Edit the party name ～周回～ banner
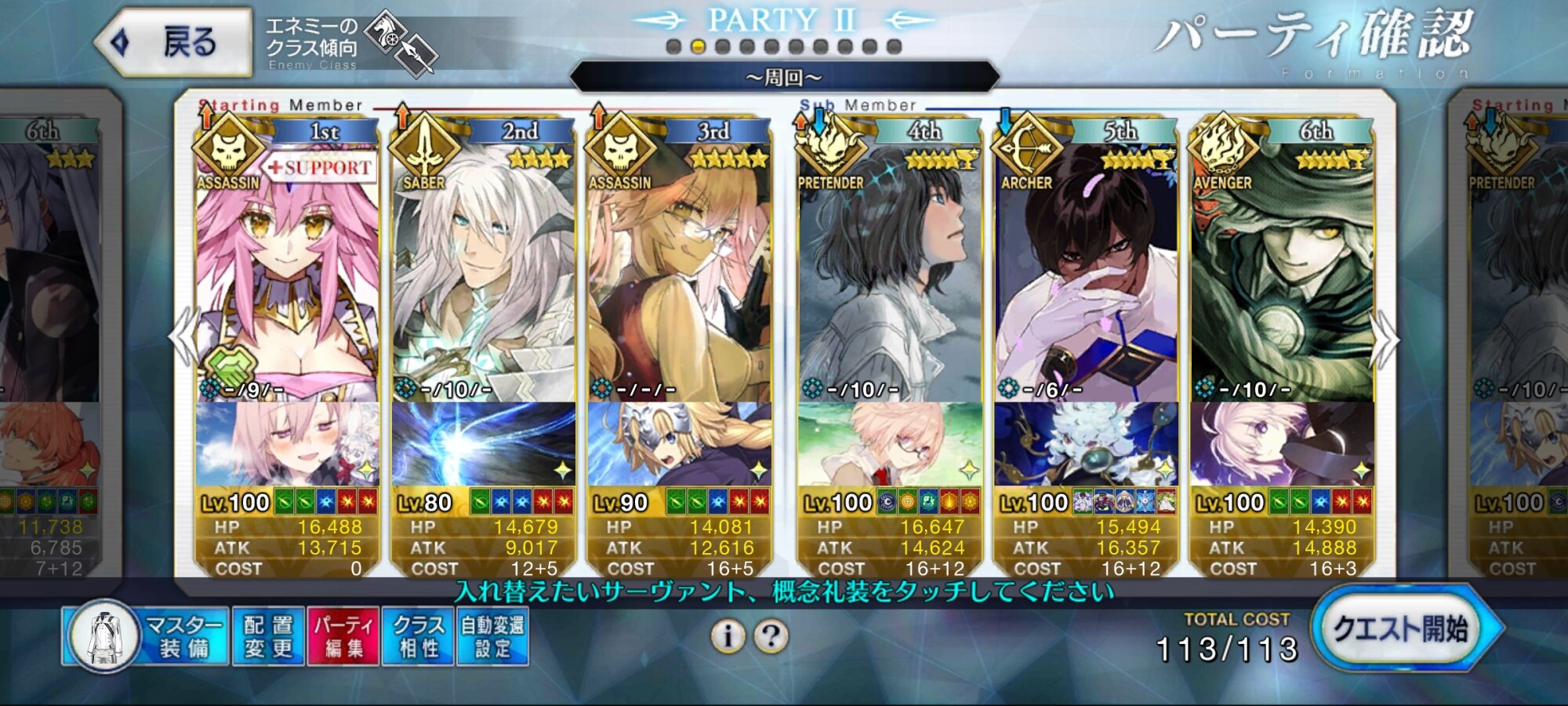Screen dimensions: 1568x706 click(x=784, y=77)
